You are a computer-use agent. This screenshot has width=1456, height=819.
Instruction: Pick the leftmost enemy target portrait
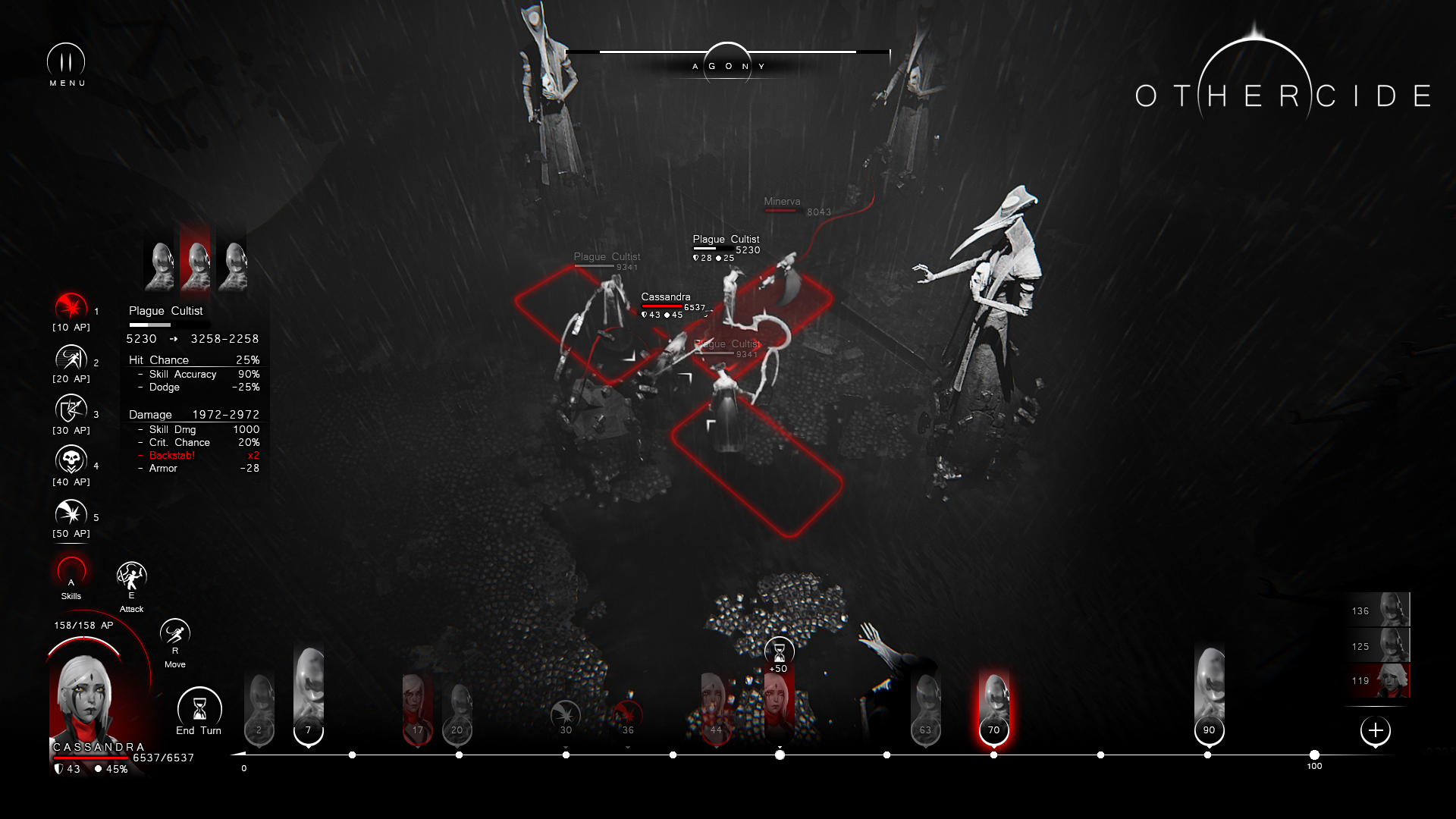click(159, 265)
